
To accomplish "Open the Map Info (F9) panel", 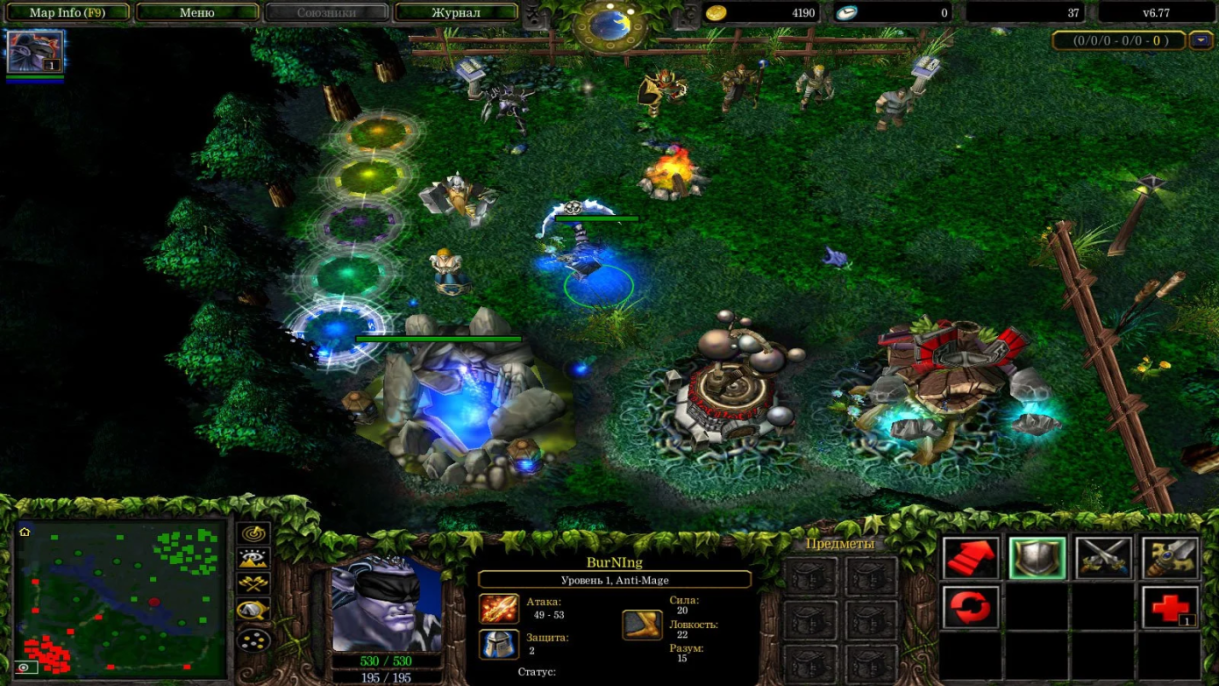I will [66, 13].
